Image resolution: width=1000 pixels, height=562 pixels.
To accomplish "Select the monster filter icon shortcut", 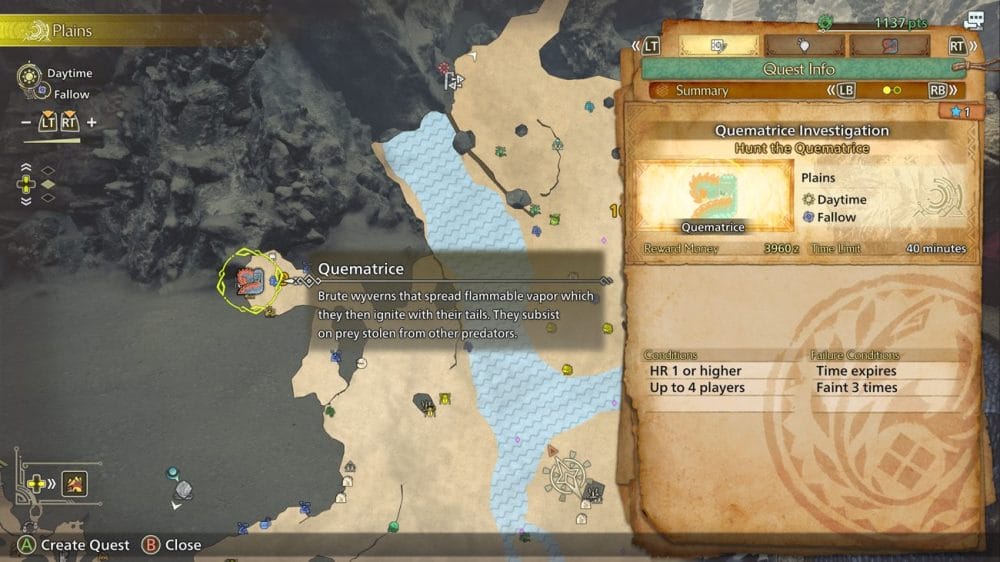I will coord(75,484).
